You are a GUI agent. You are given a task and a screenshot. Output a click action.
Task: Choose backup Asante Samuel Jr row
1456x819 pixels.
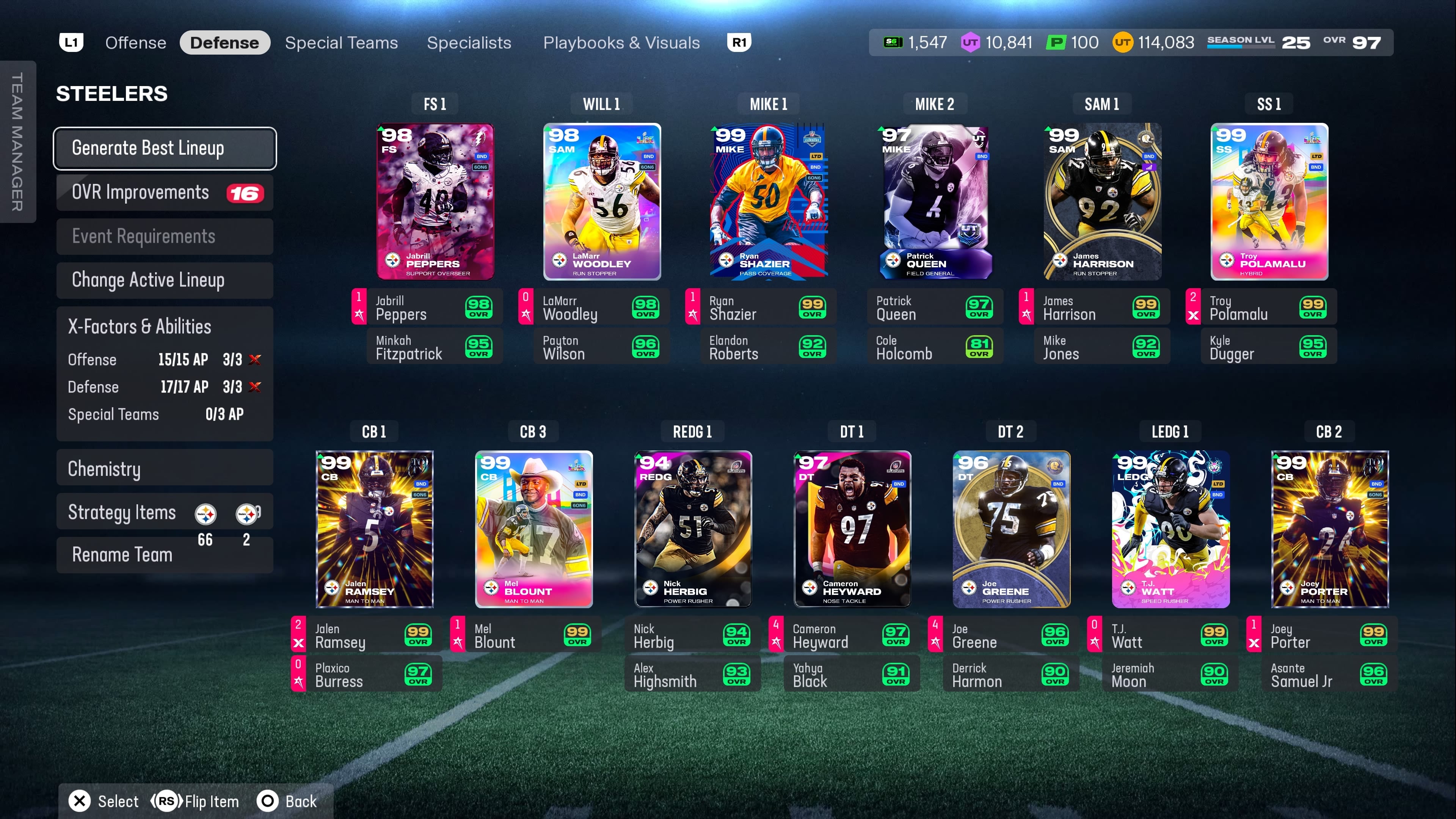pos(1328,675)
